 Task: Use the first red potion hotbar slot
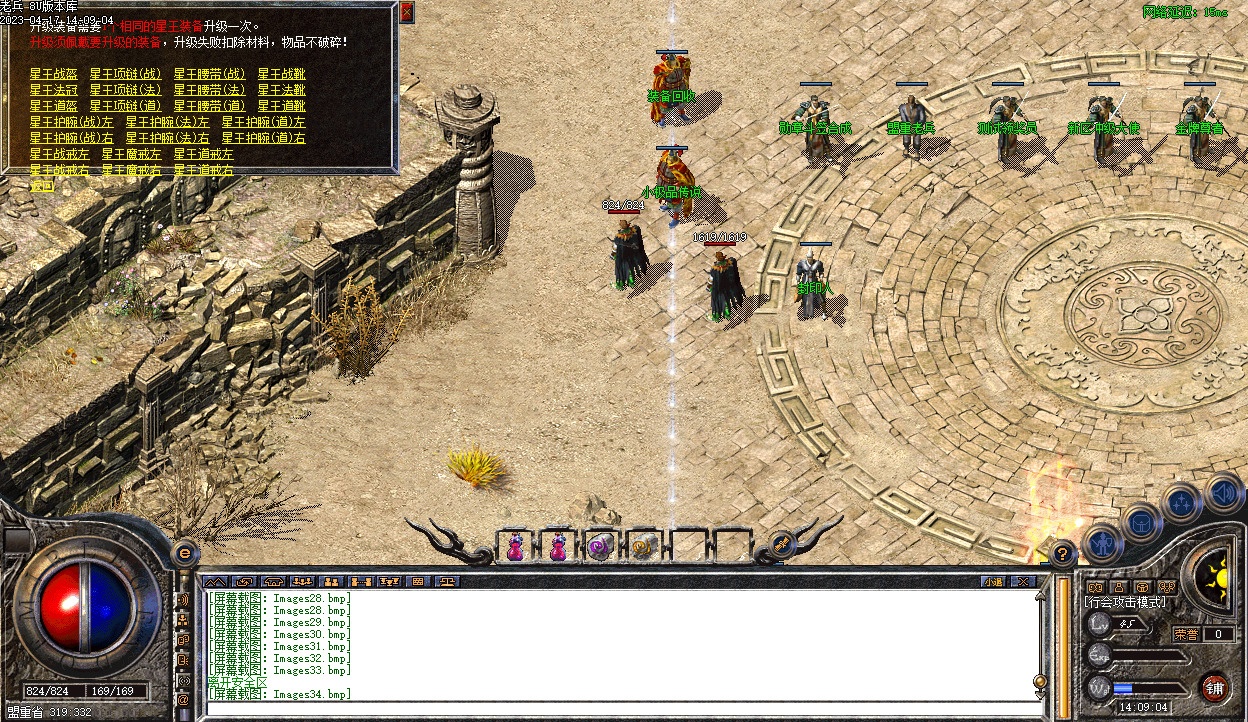point(515,547)
